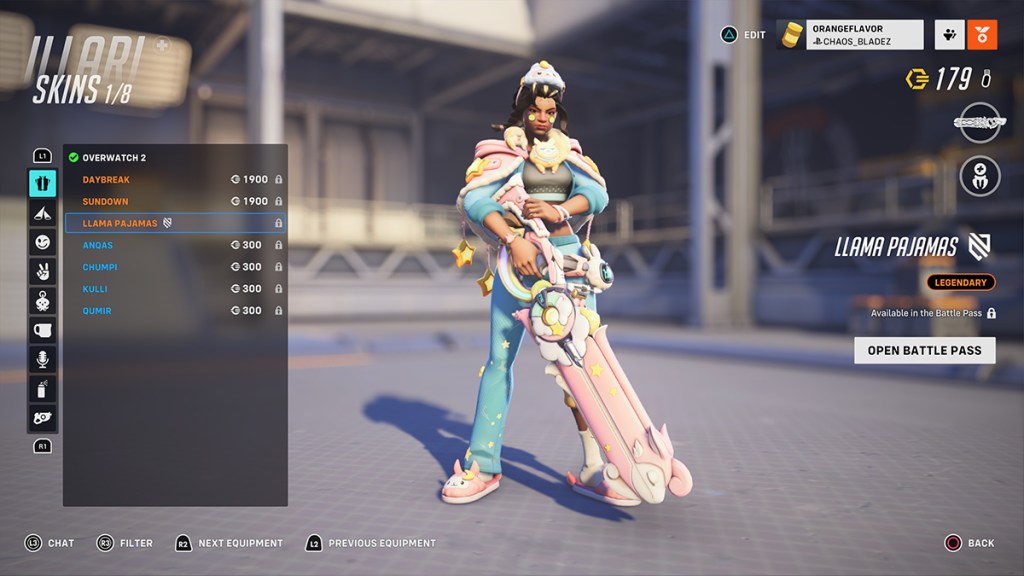Switch to the souvenirs cup tab
The image size is (1024, 576).
point(42,330)
